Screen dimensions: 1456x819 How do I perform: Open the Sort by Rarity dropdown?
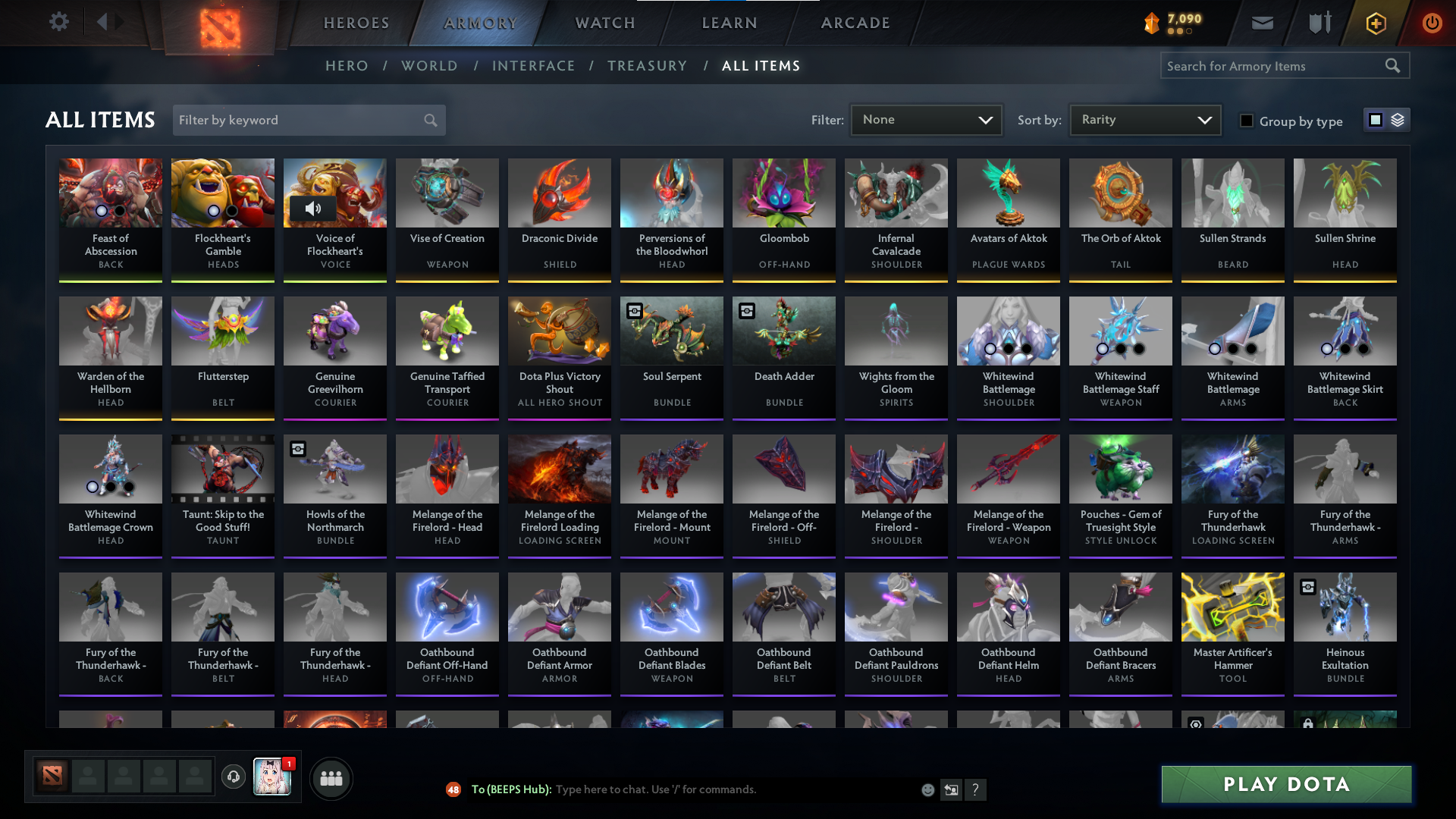[1144, 120]
